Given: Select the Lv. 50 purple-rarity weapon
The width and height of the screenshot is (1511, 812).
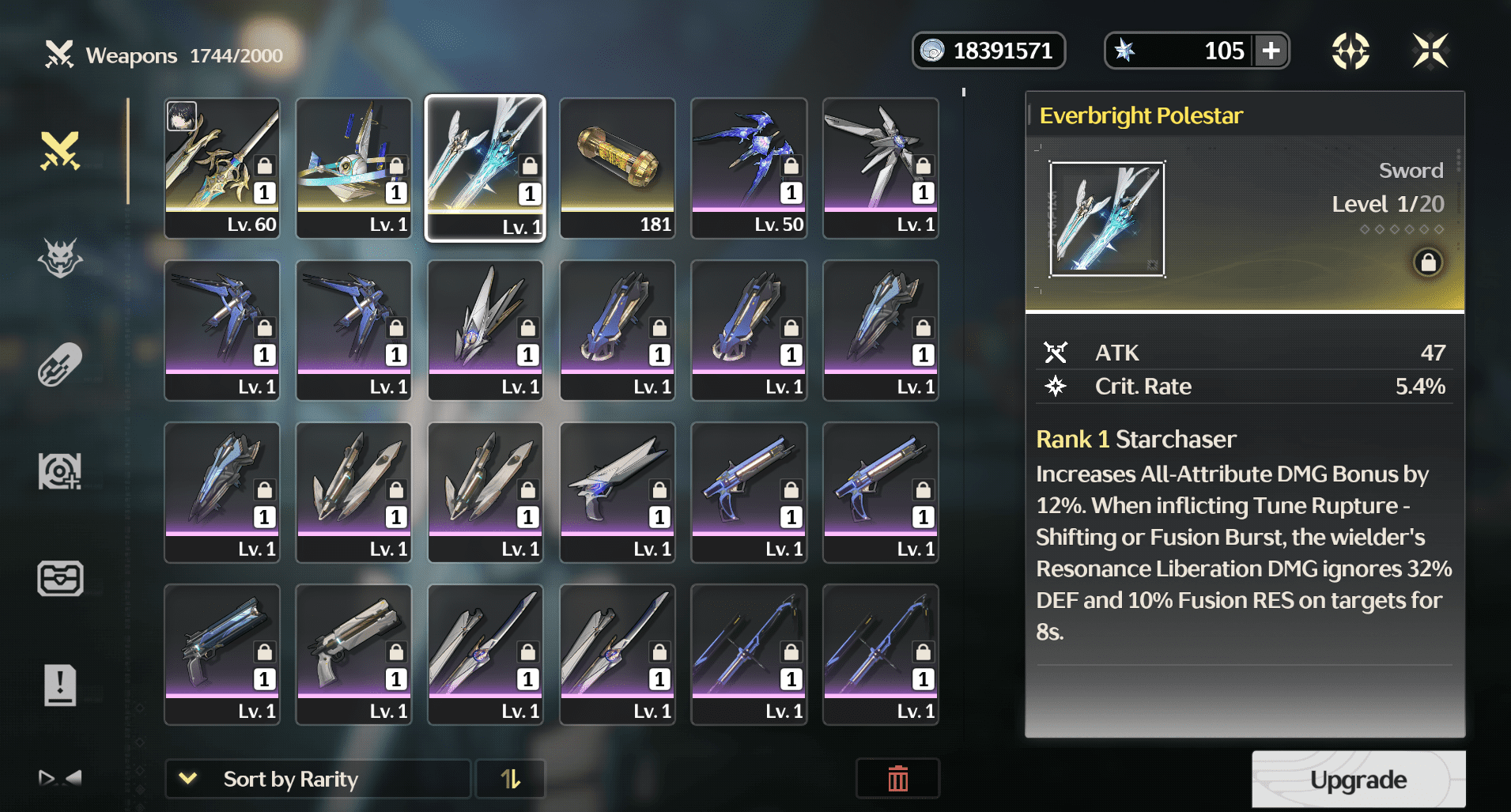Looking at the screenshot, I should tap(749, 168).
